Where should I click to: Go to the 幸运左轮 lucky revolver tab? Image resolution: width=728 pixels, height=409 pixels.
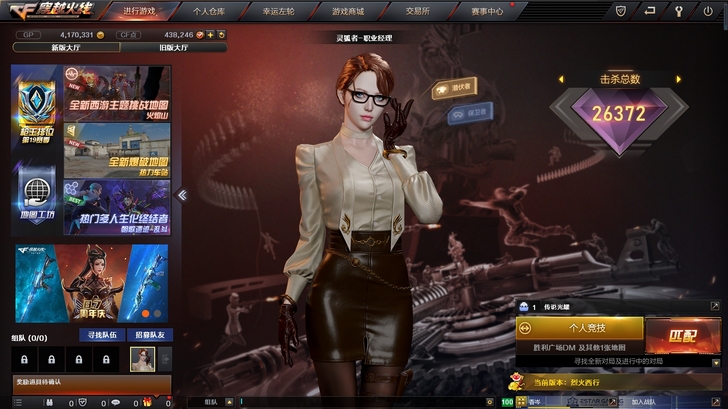coord(279,12)
